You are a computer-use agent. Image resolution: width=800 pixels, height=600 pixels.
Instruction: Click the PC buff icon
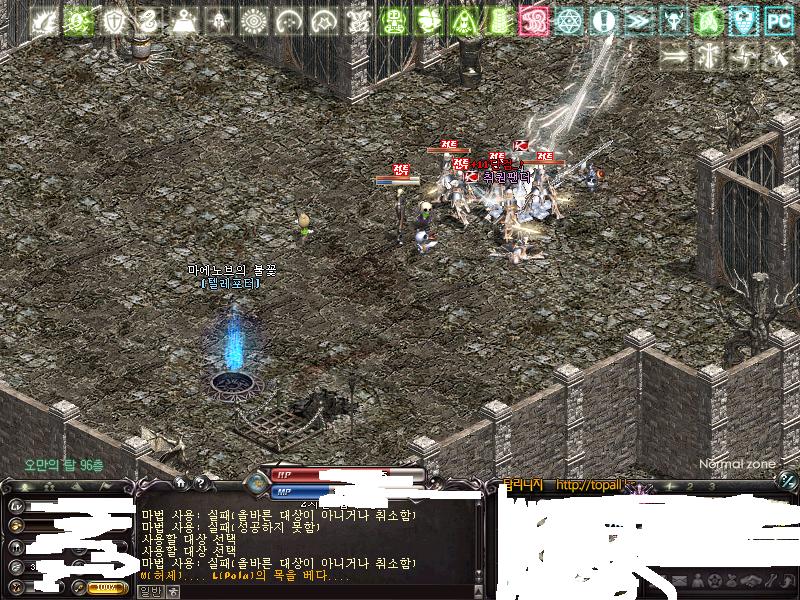(x=778, y=20)
